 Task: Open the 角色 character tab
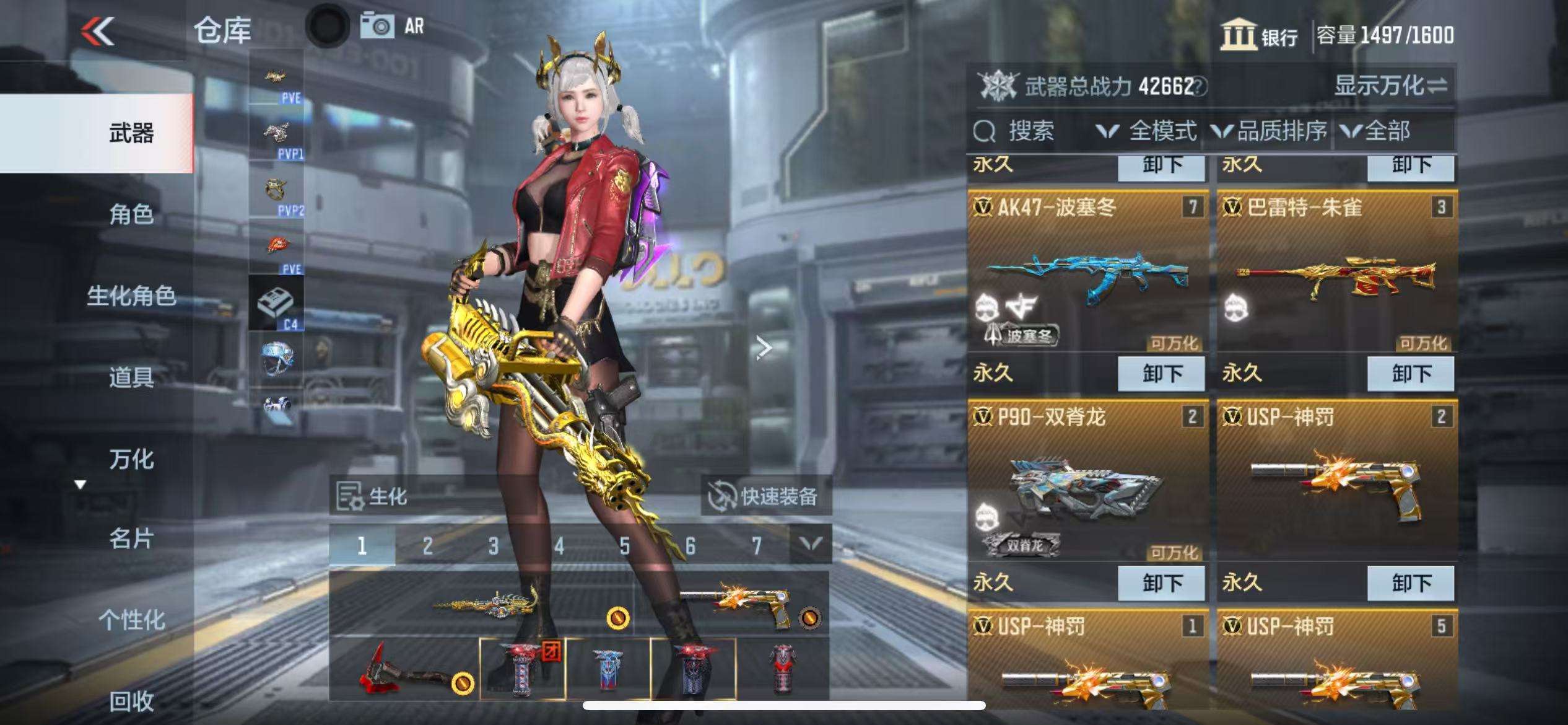(131, 214)
